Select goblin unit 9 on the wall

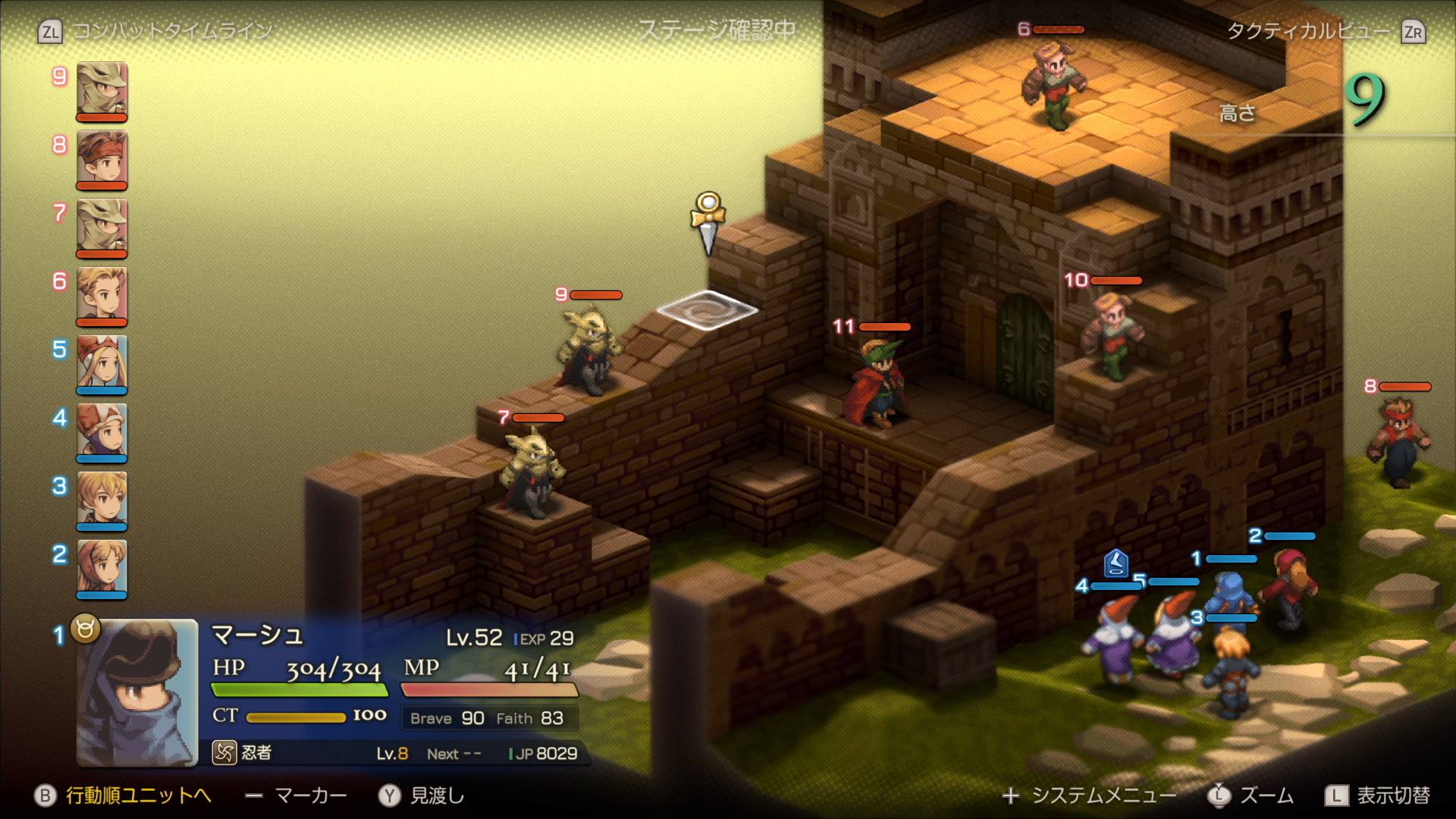point(588,350)
